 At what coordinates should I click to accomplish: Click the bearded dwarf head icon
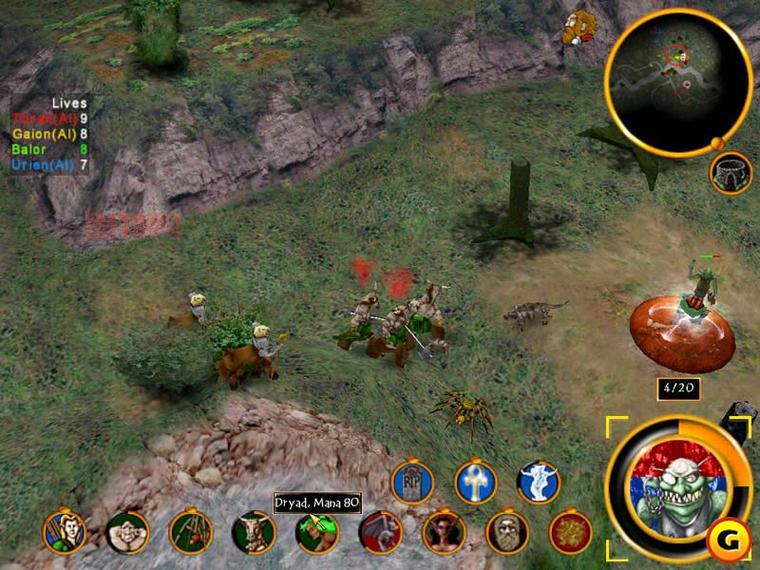(574, 27)
